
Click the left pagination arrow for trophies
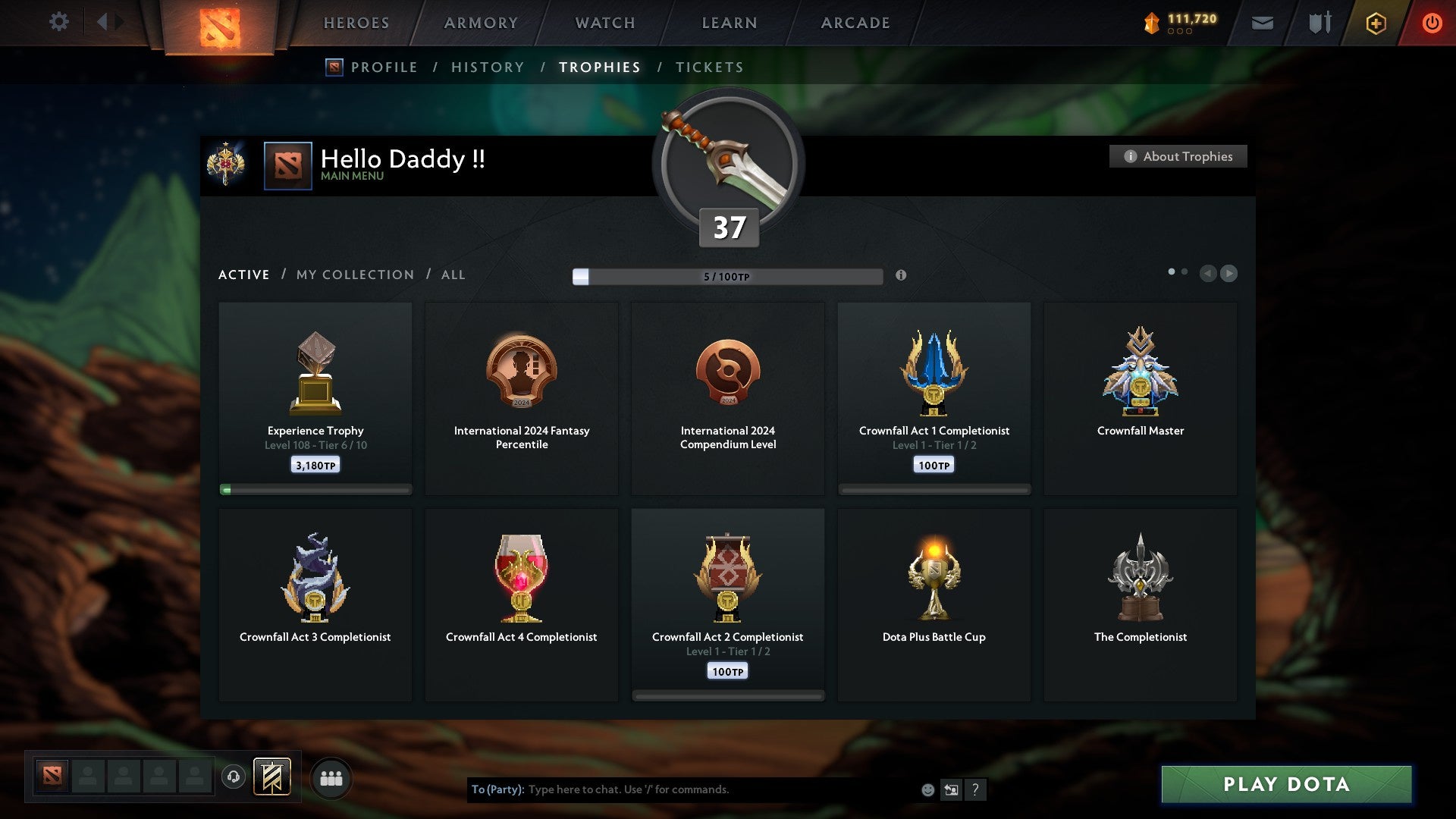coord(1209,274)
